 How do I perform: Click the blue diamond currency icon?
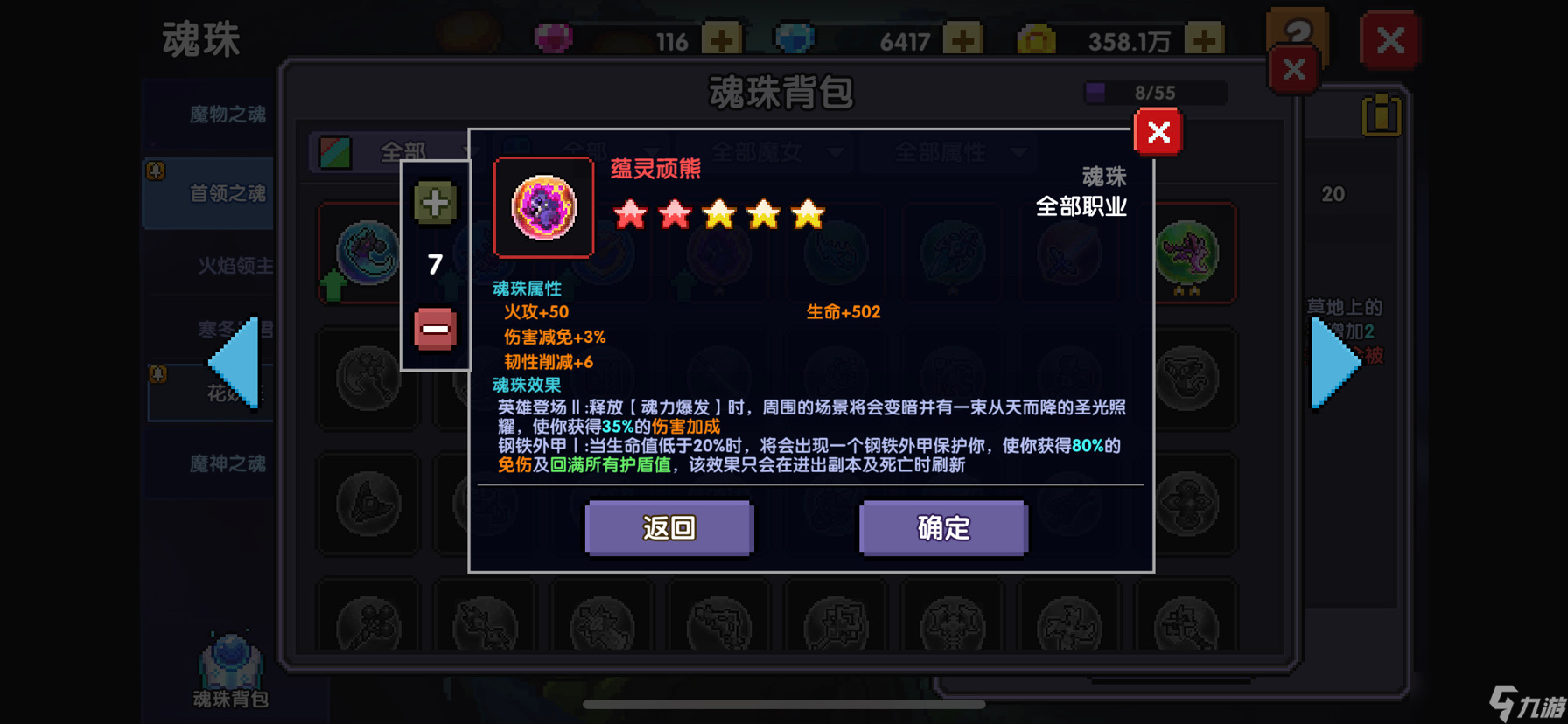796,38
